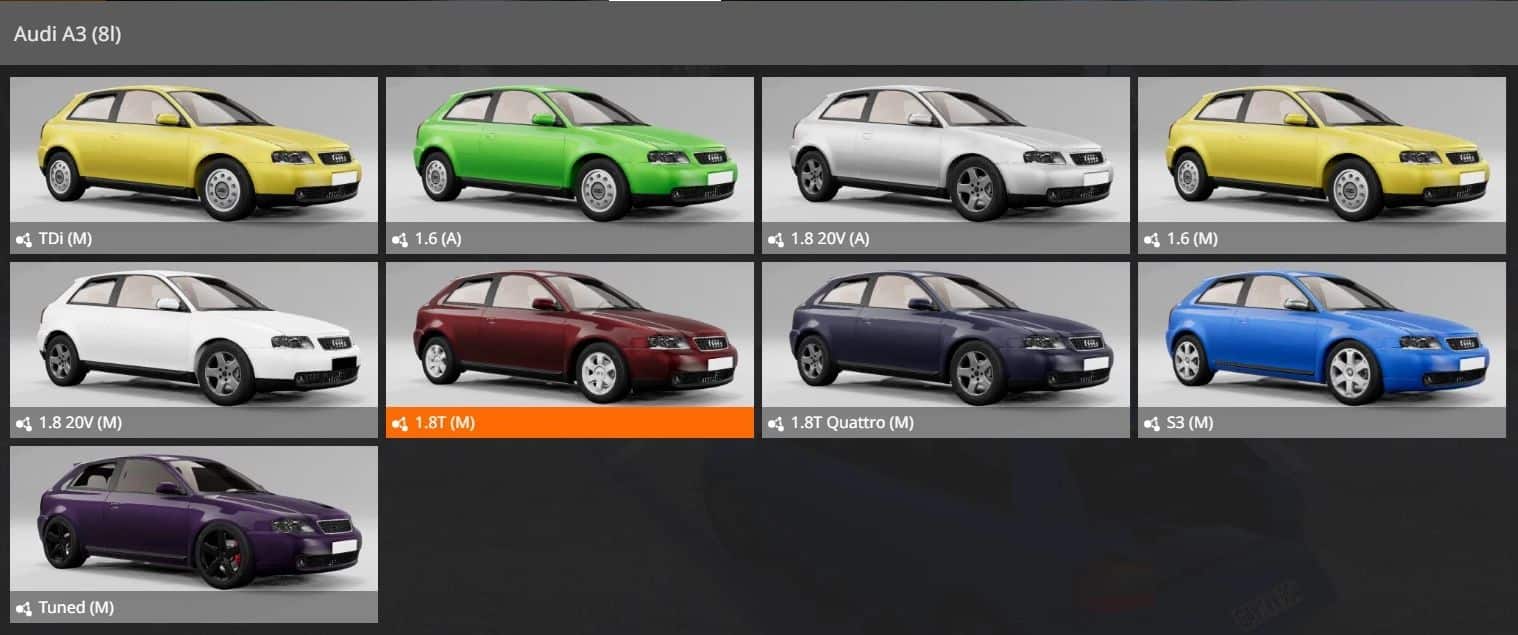Choose the green 1.6 (A) variant
Viewport: 1518px width, 635px height.
pos(570,163)
